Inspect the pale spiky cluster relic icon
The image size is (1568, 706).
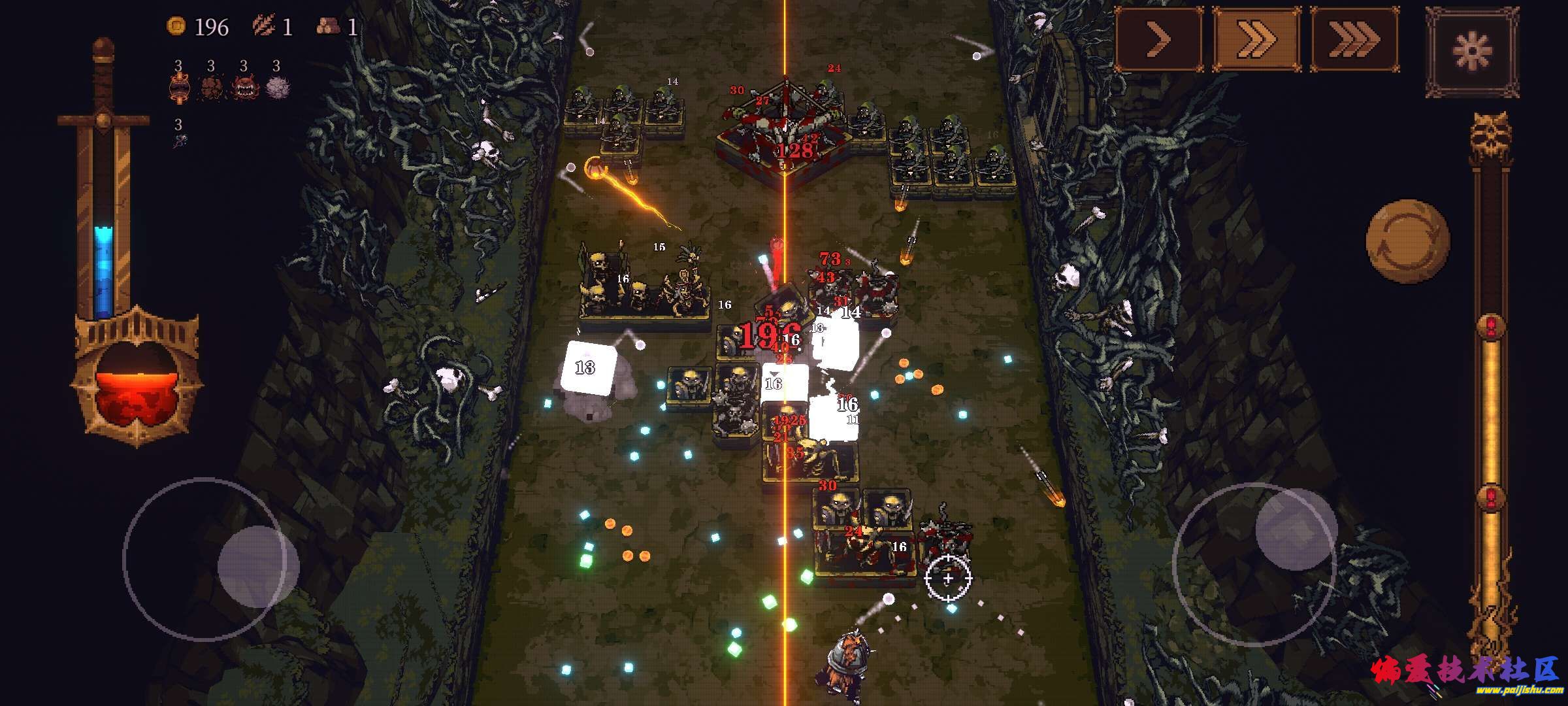277,88
